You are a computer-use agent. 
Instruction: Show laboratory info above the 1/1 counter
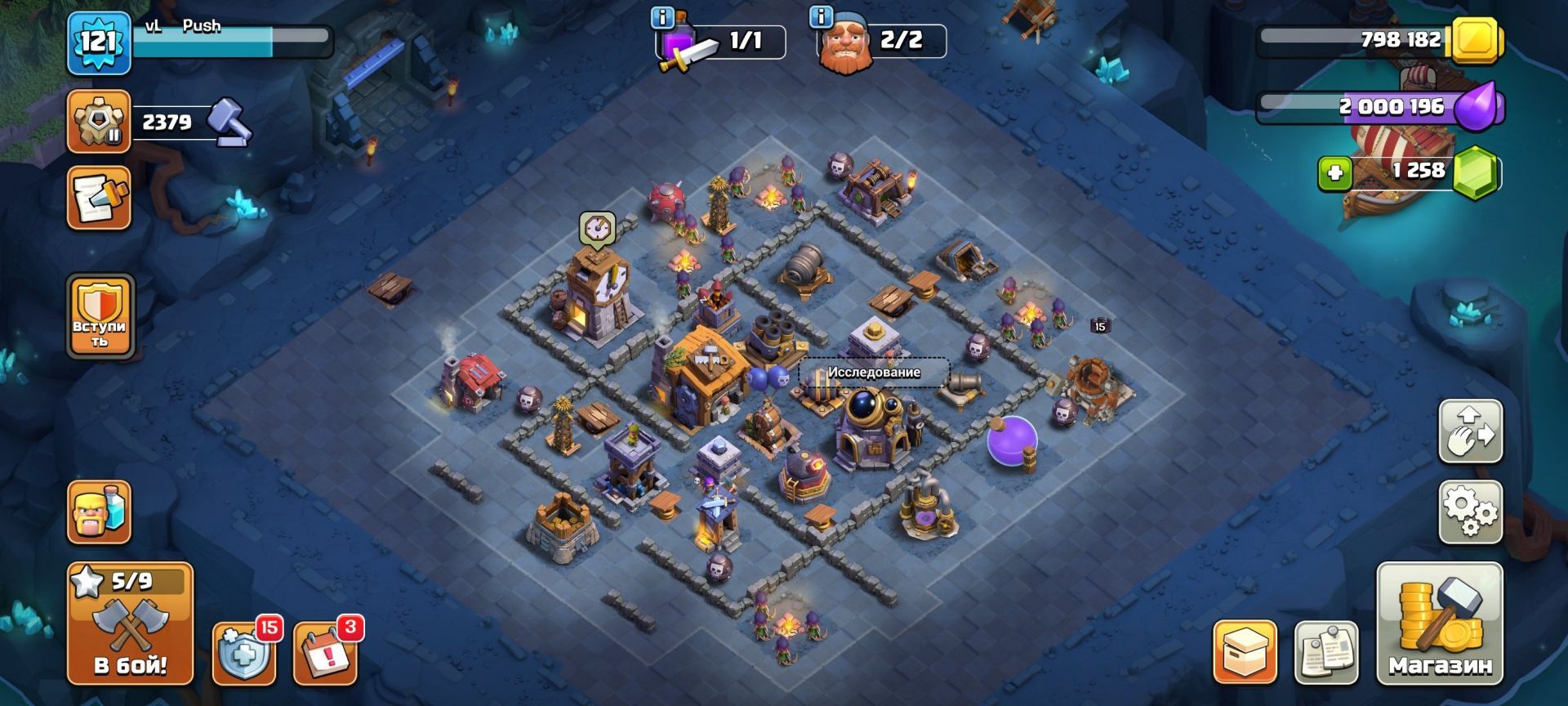tap(661, 17)
